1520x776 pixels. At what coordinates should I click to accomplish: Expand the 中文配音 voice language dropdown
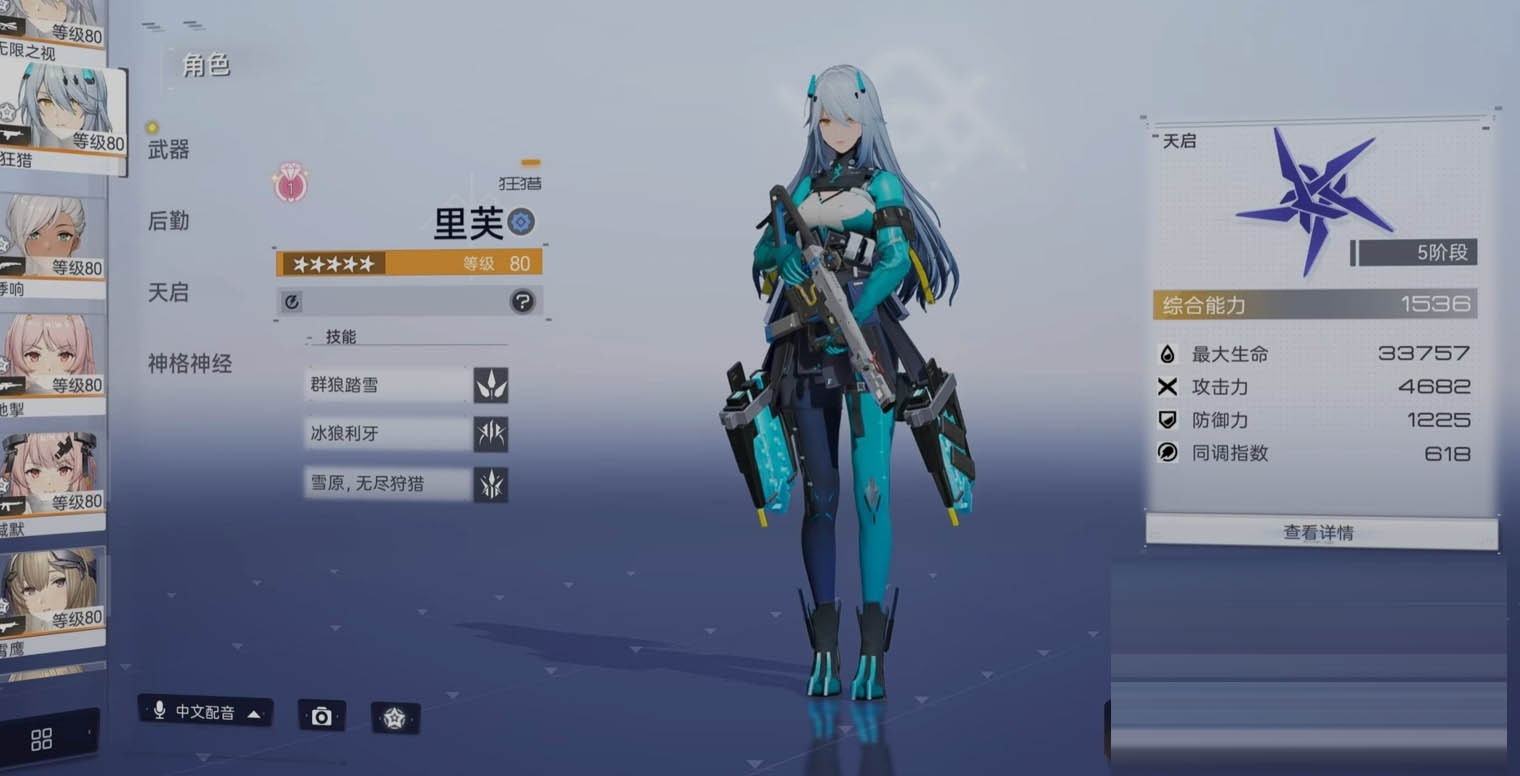[255, 716]
